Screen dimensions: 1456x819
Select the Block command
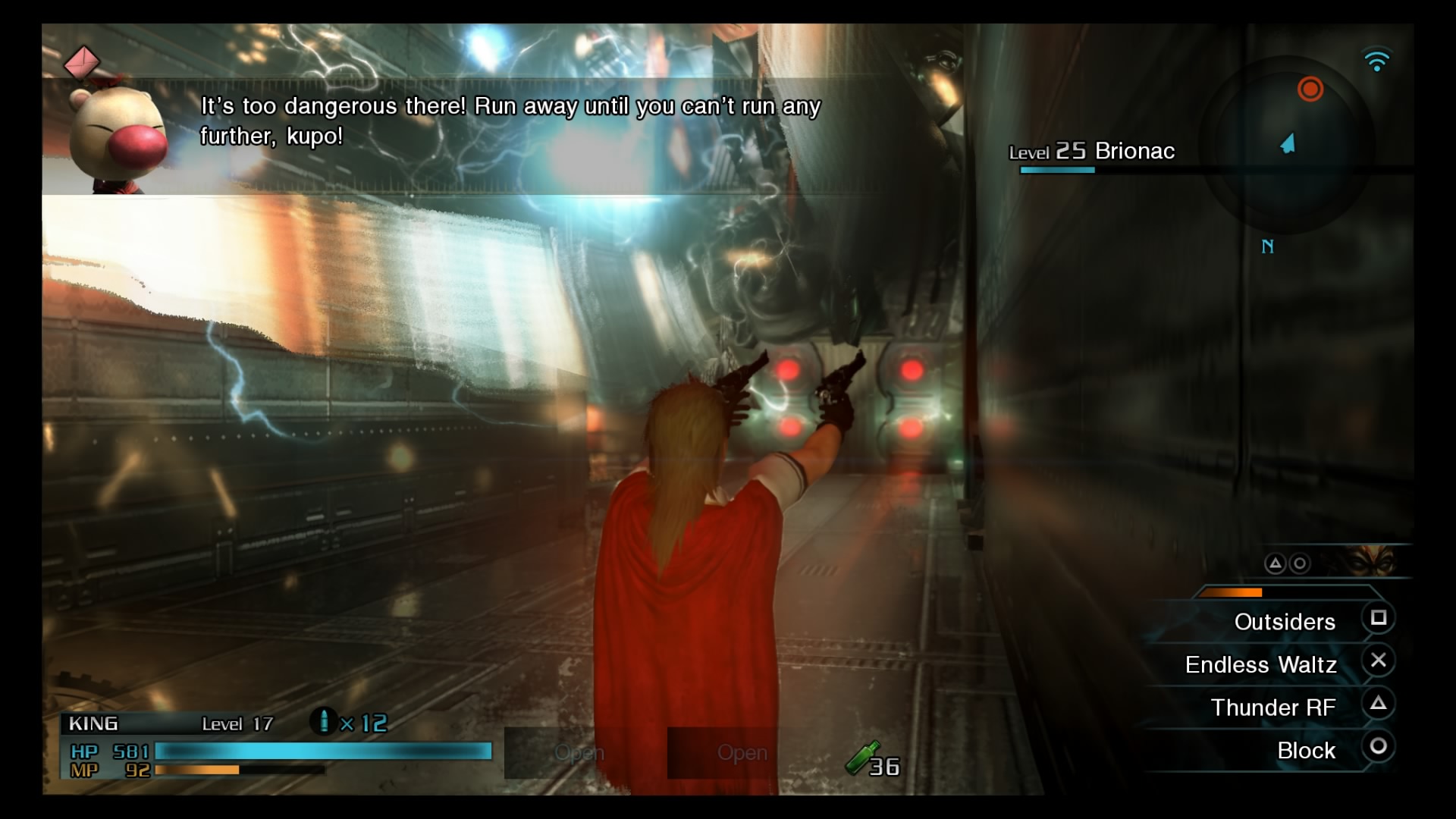(1306, 750)
